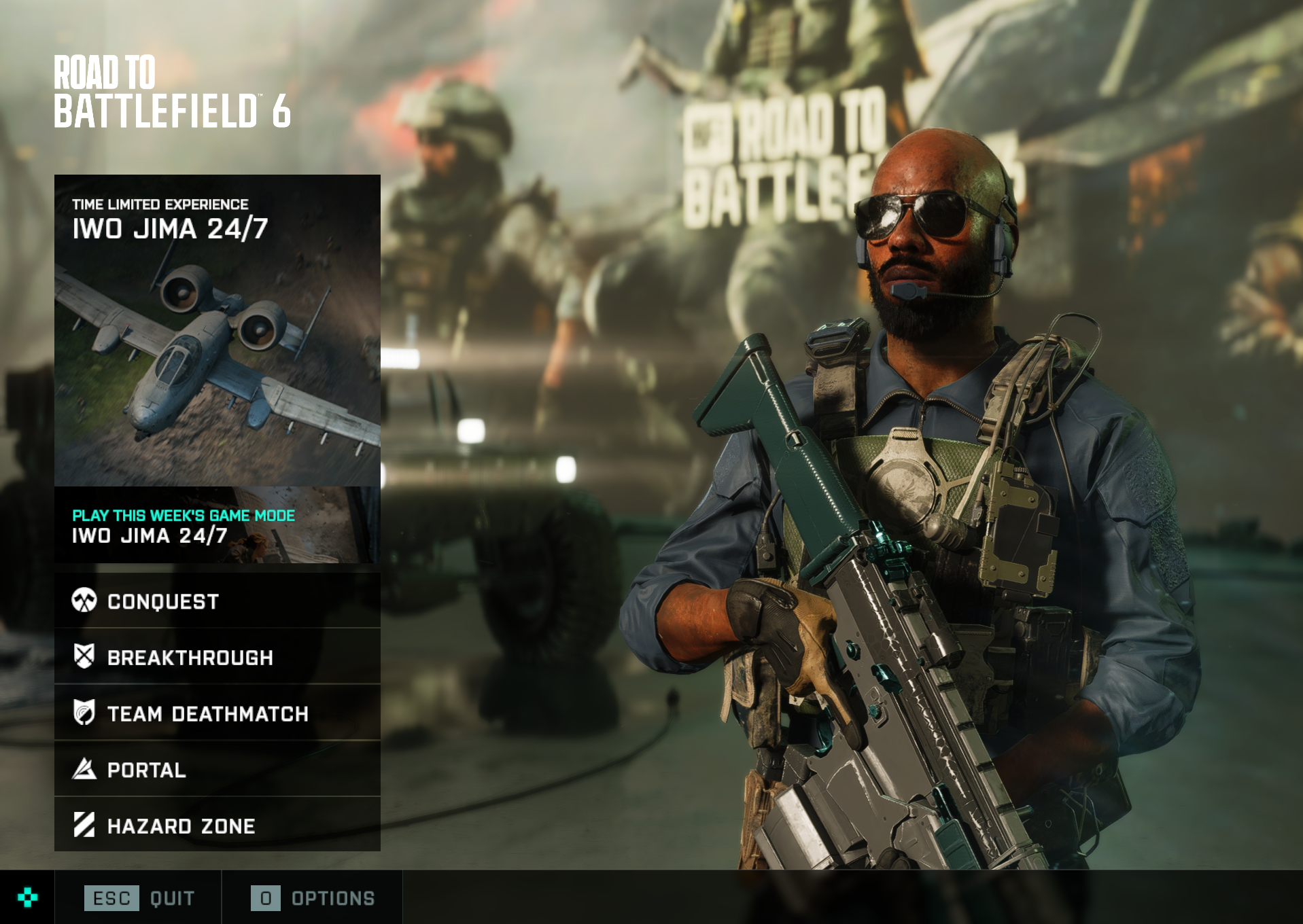The width and height of the screenshot is (1303, 924).
Task: Select Hazard Zone
Action: click(x=217, y=825)
